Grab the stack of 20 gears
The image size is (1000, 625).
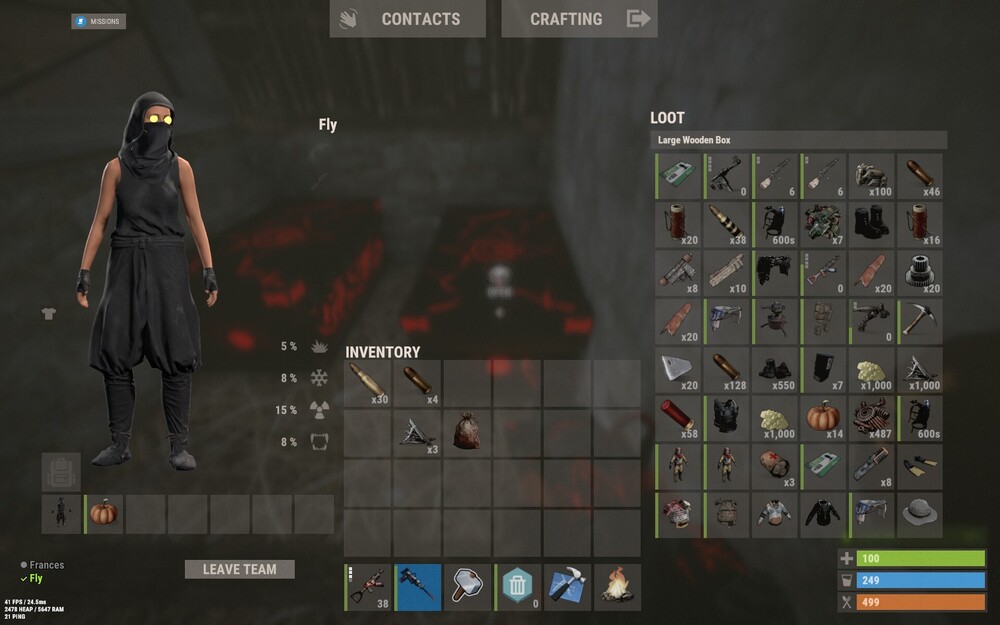pos(920,271)
